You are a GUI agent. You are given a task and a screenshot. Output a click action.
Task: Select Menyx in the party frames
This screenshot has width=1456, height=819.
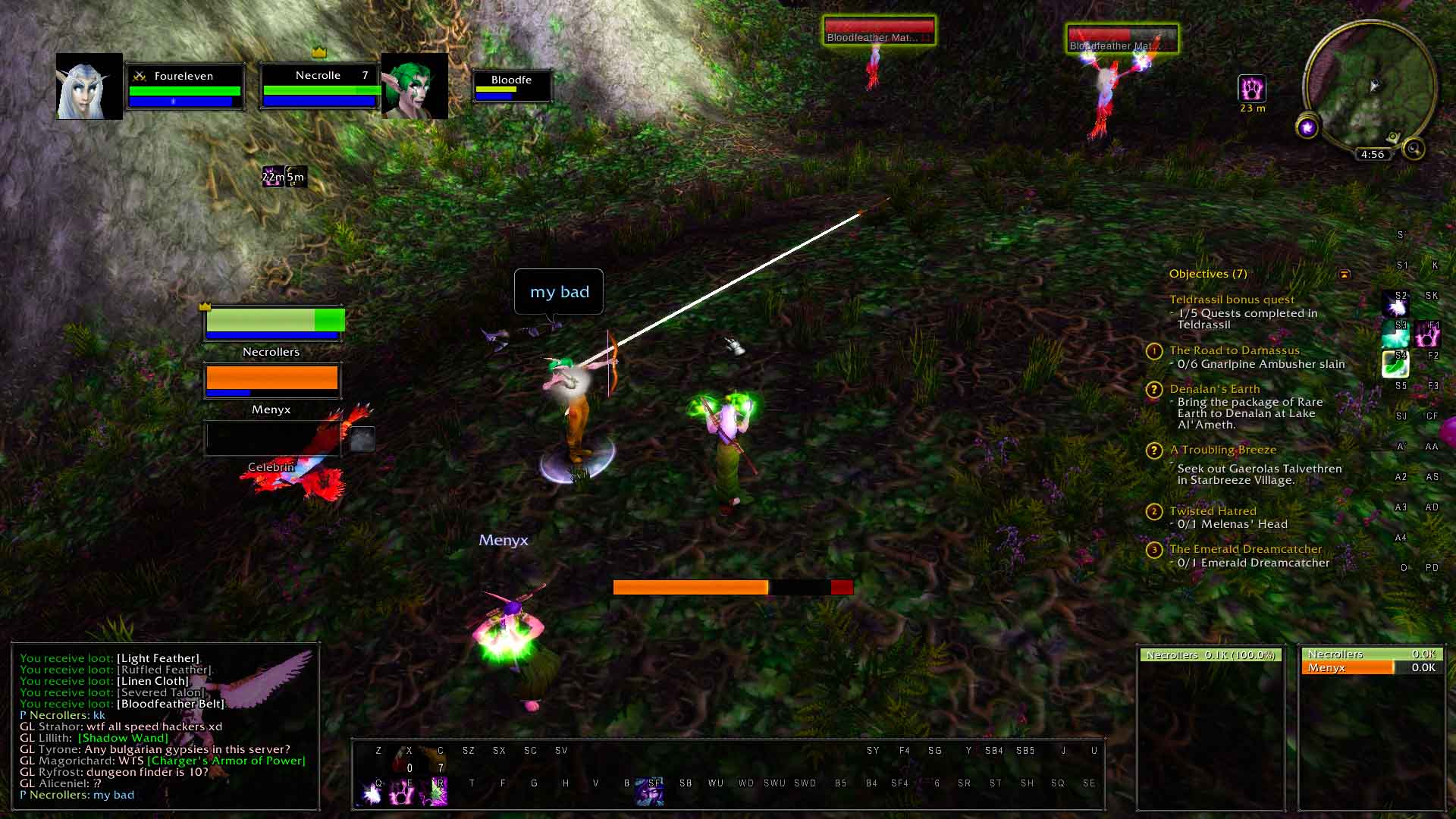click(271, 380)
